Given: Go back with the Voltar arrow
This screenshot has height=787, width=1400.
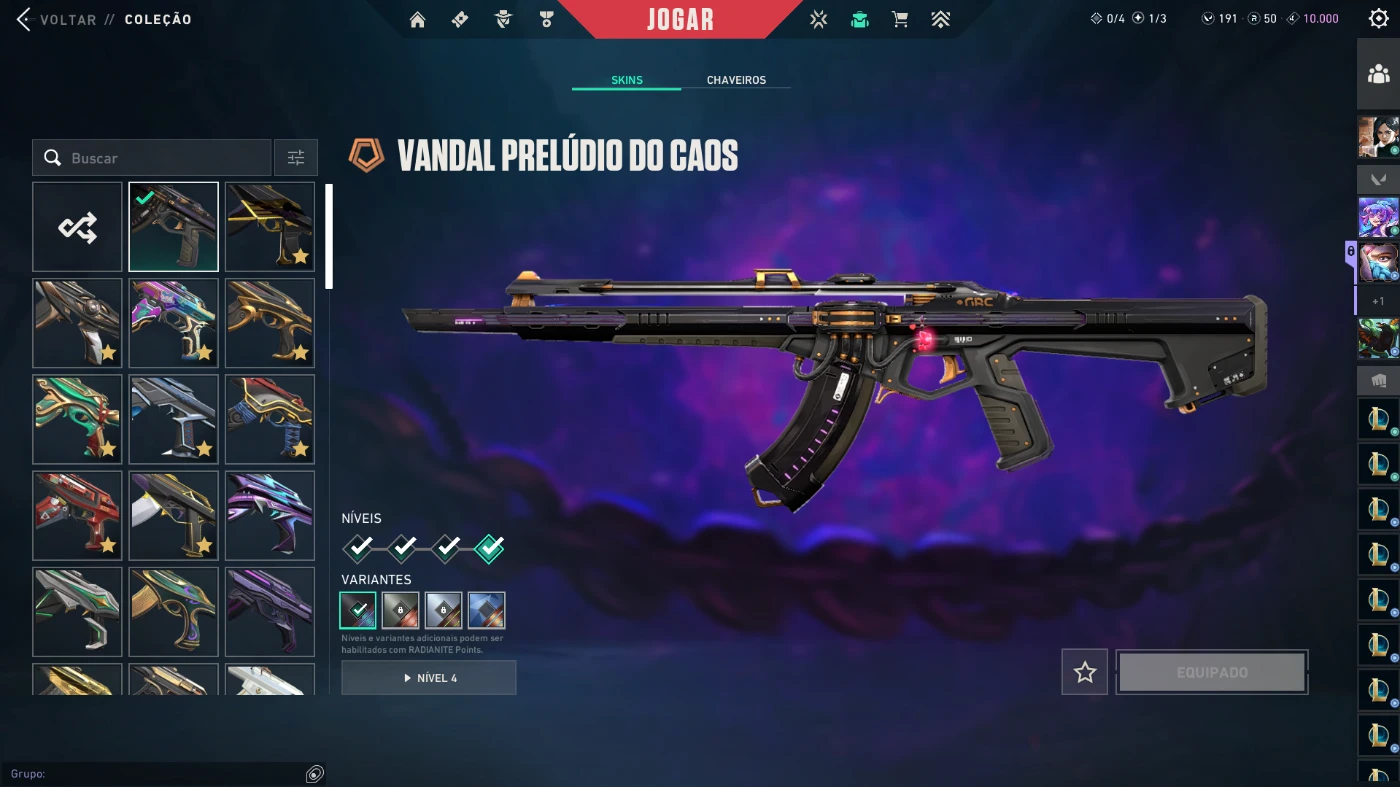Looking at the screenshot, I should pos(24,19).
